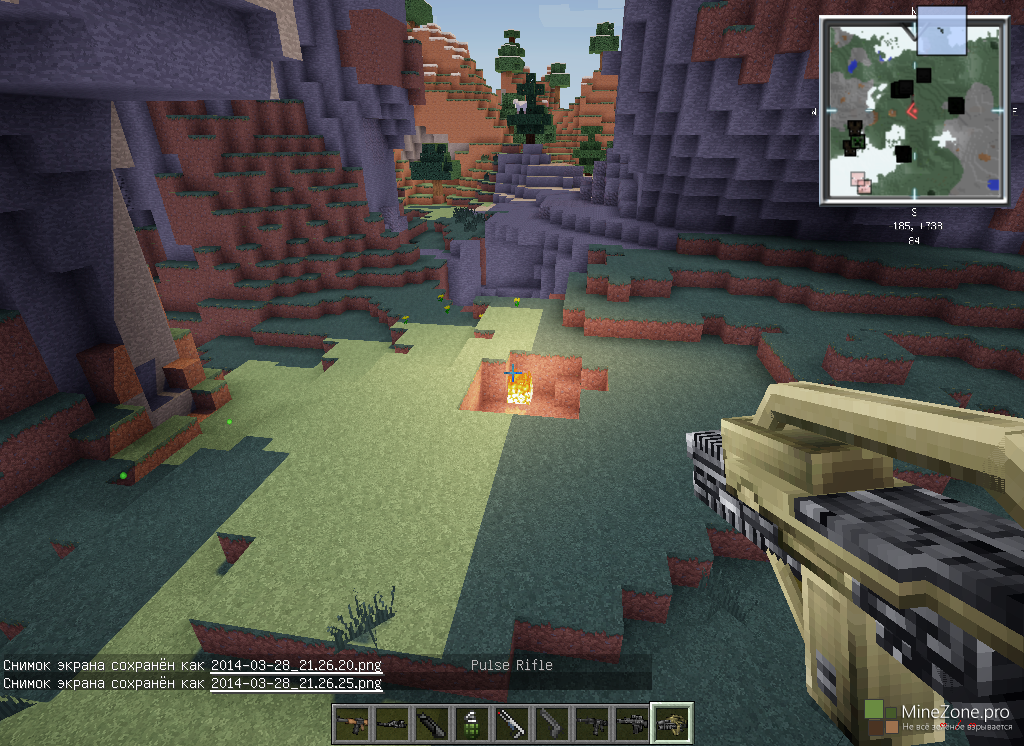Open screenshot link 2014-03-28_21.26.25.png
1024x746 pixels.
296,683
